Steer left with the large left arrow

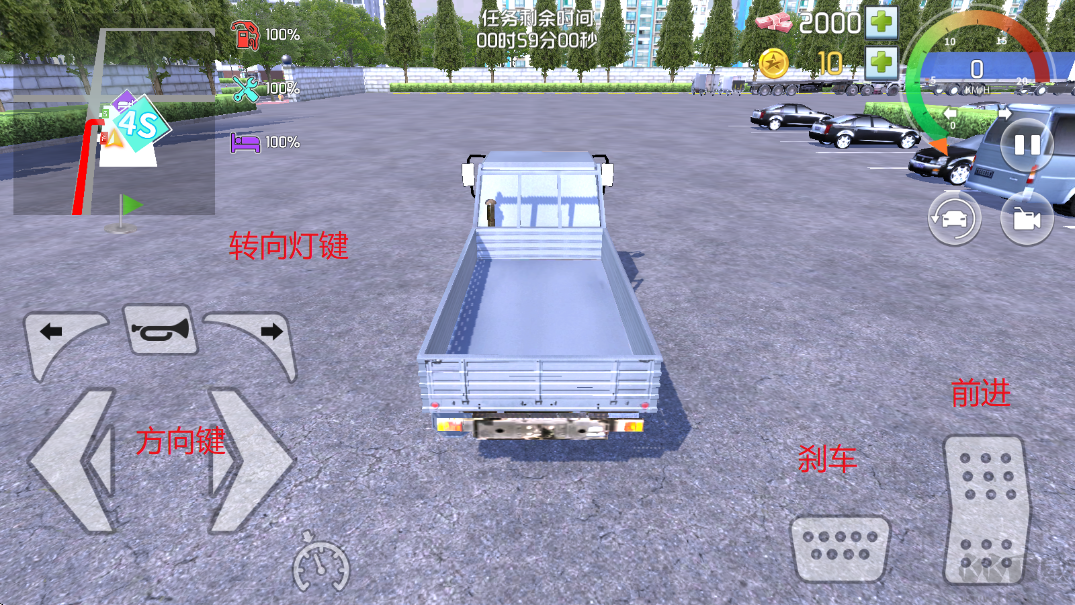point(73,460)
